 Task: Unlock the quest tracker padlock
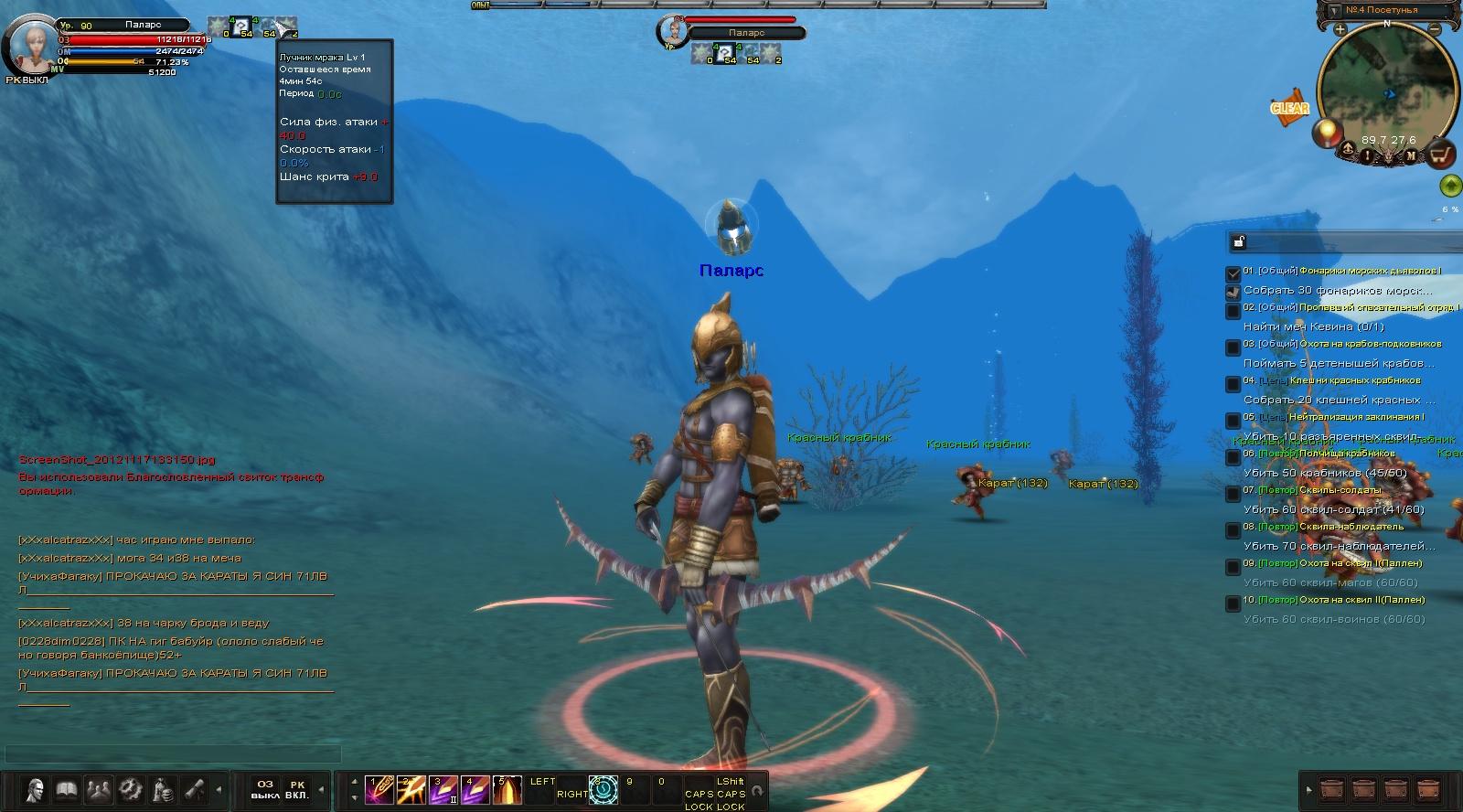1239,241
